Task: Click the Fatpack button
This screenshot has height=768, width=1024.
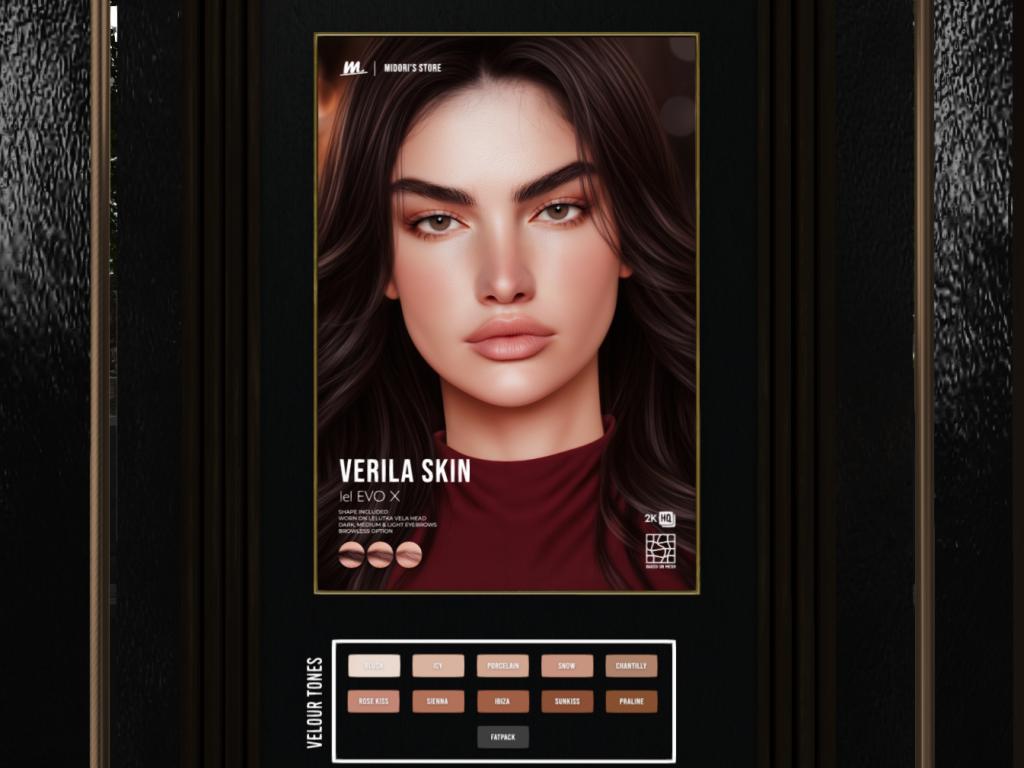Action: click(x=502, y=737)
